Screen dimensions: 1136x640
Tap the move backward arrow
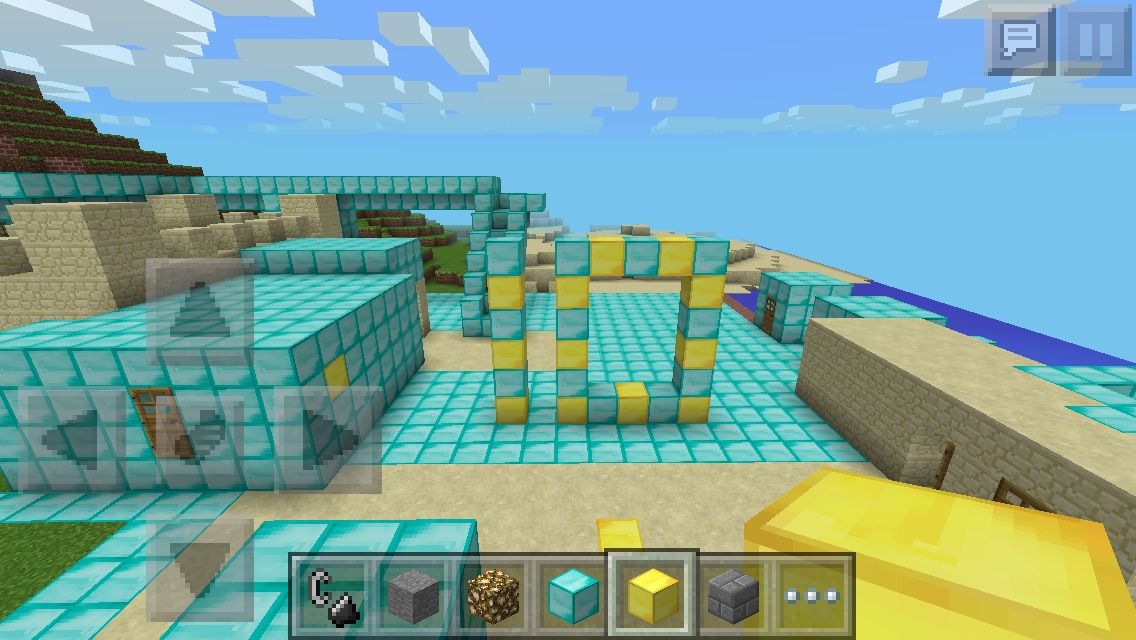pos(199,567)
